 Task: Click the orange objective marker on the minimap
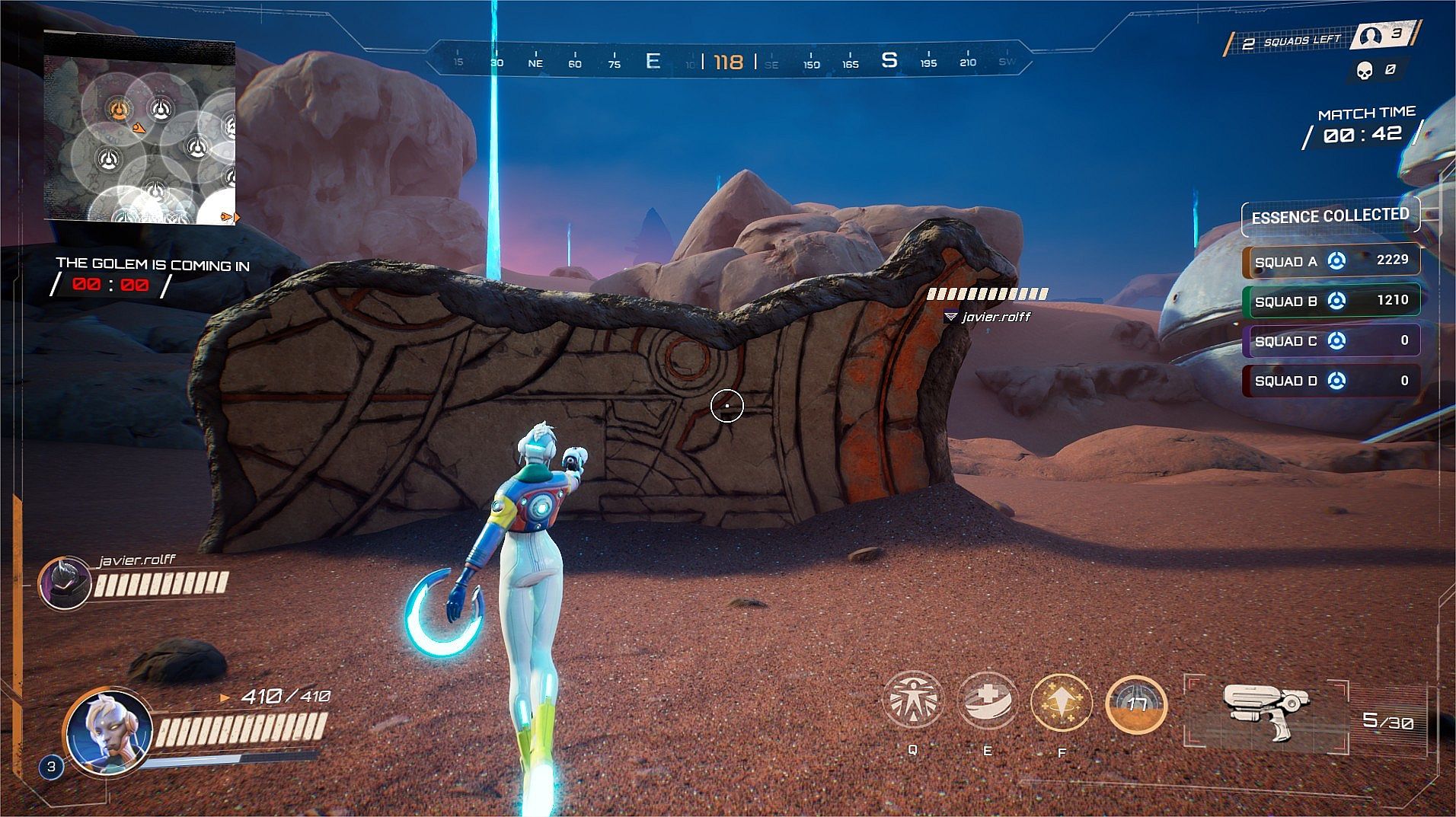[x=117, y=110]
